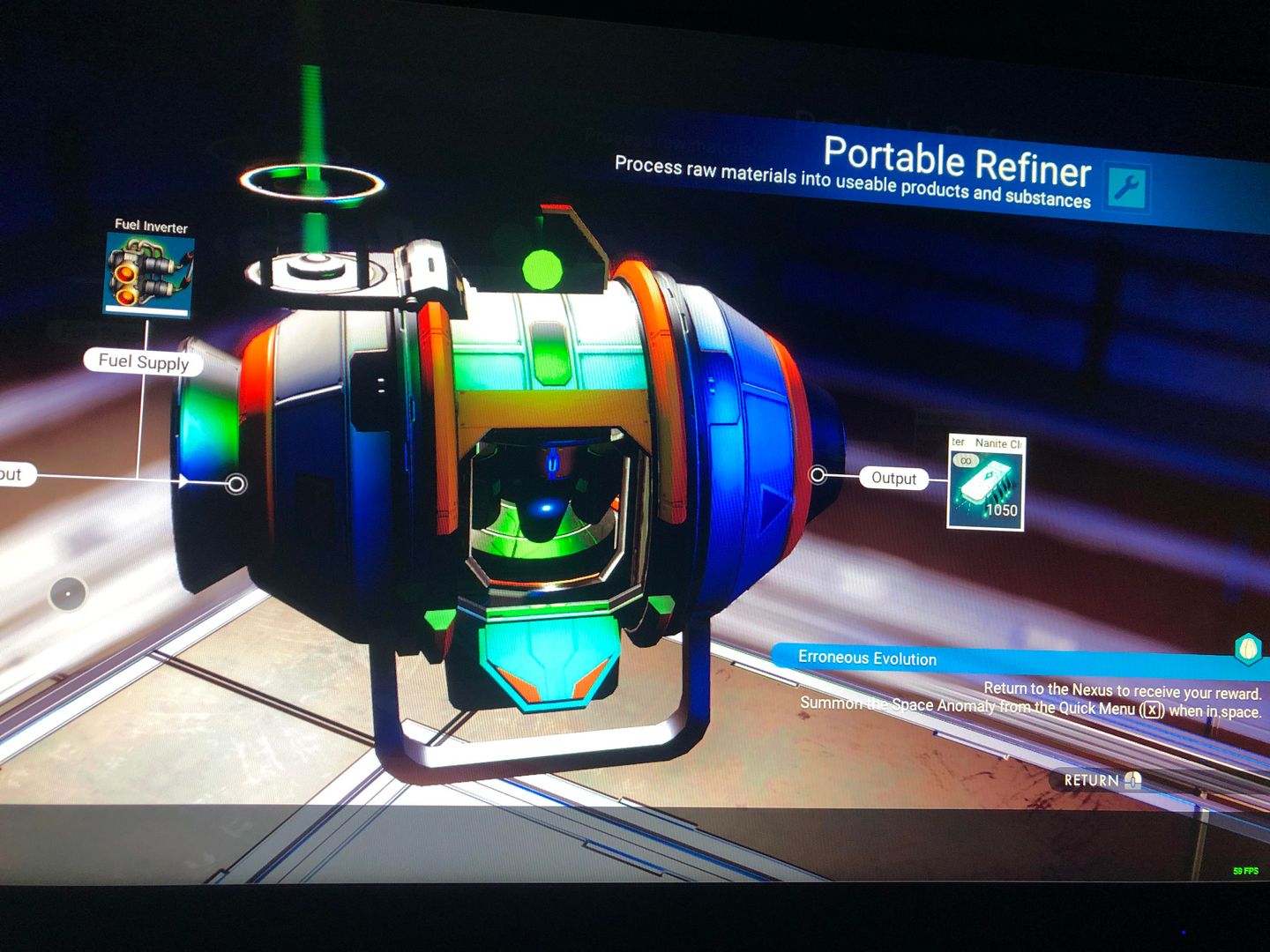Click the Output label on the right
Screen dimensions: 1270x952
(893, 480)
